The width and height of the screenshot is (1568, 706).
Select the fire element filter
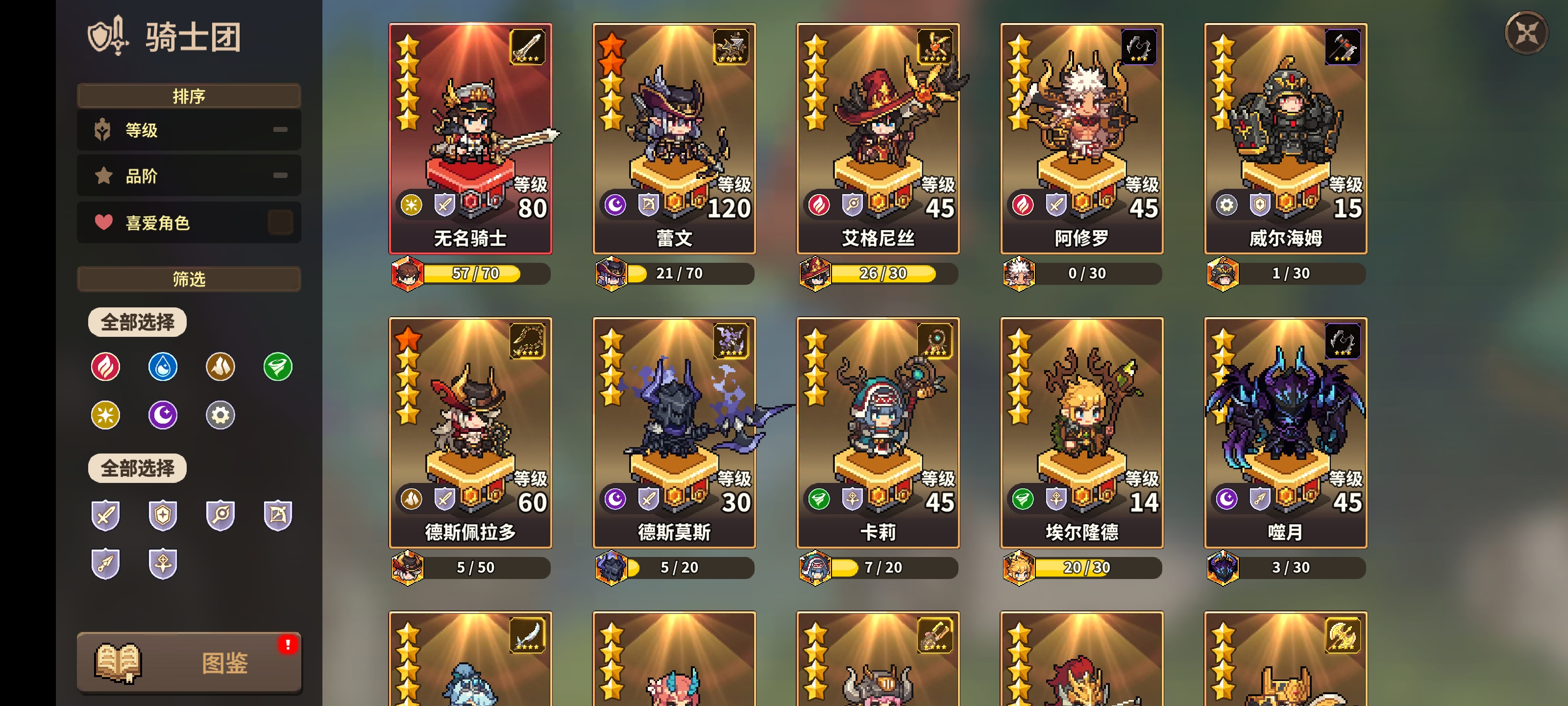click(x=106, y=367)
